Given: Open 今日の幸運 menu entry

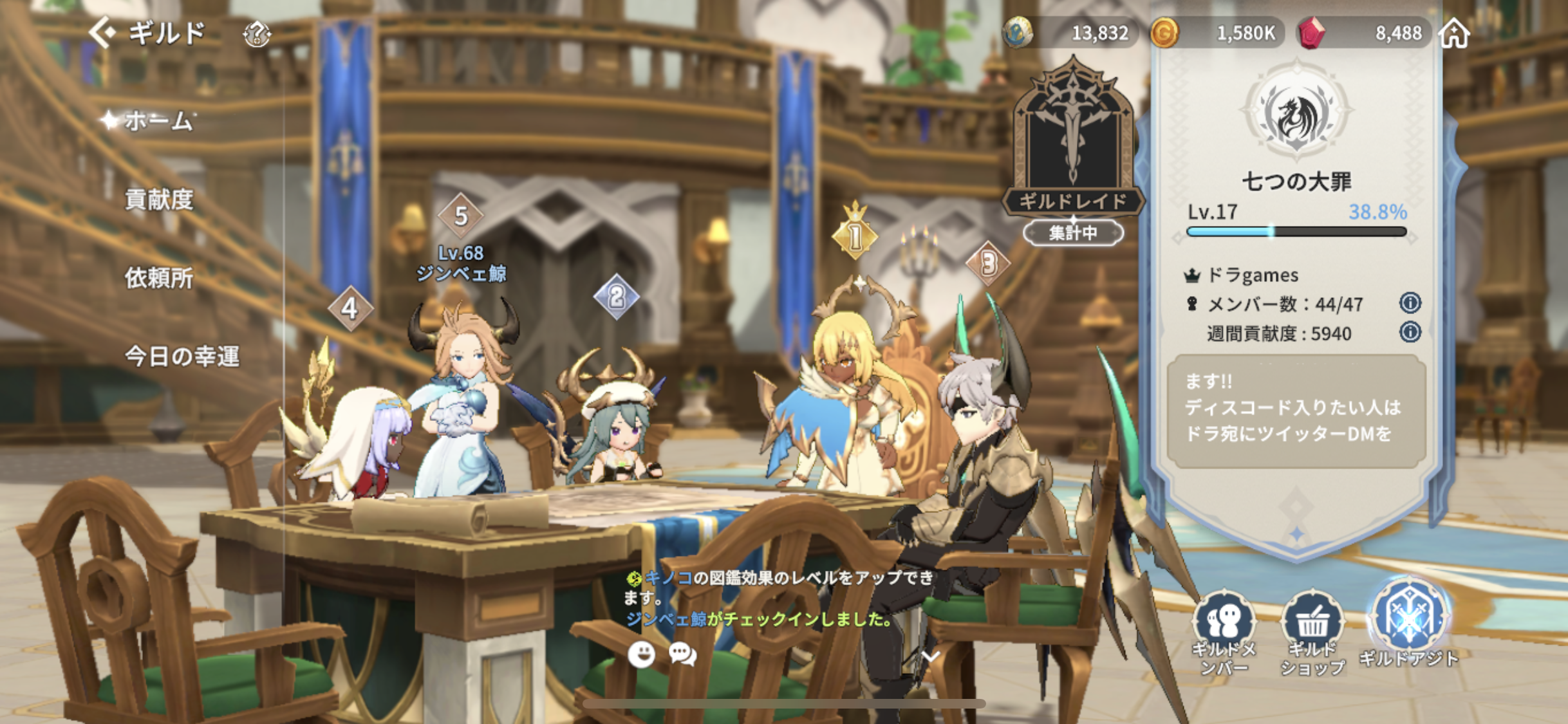Looking at the screenshot, I should tap(182, 356).
